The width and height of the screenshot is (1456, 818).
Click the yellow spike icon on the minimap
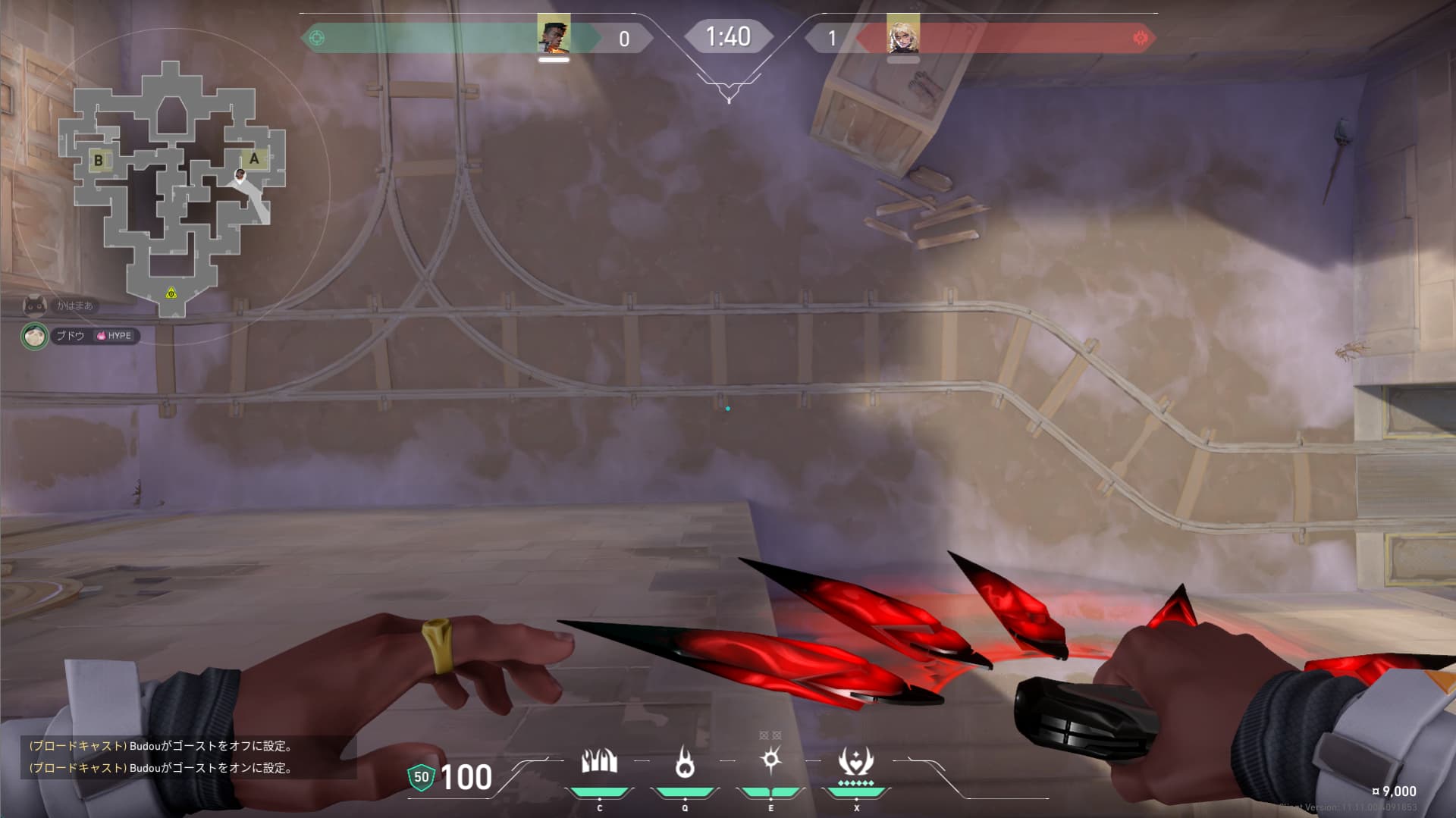[171, 293]
